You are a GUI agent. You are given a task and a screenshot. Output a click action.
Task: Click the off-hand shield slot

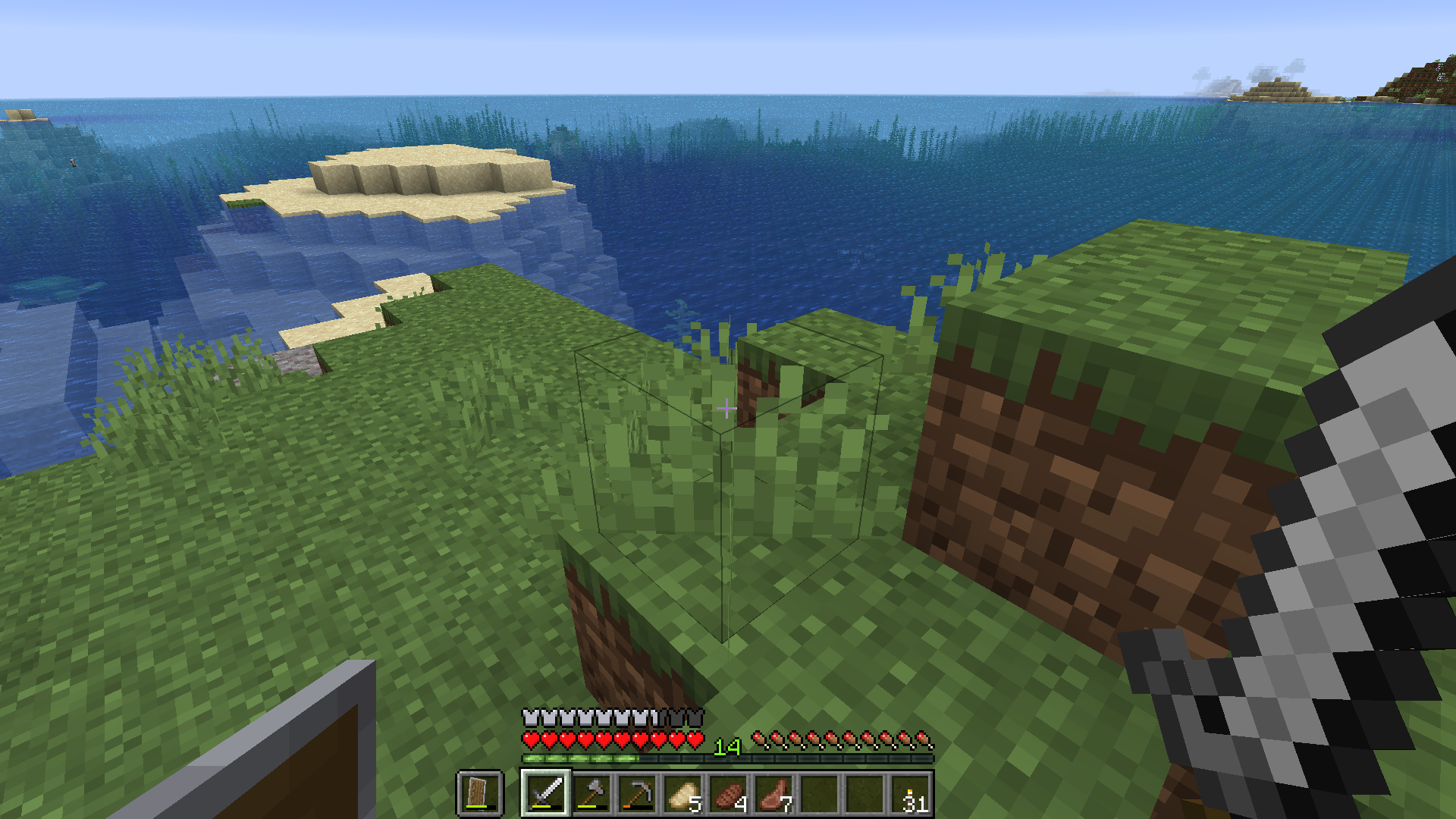coord(480,793)
